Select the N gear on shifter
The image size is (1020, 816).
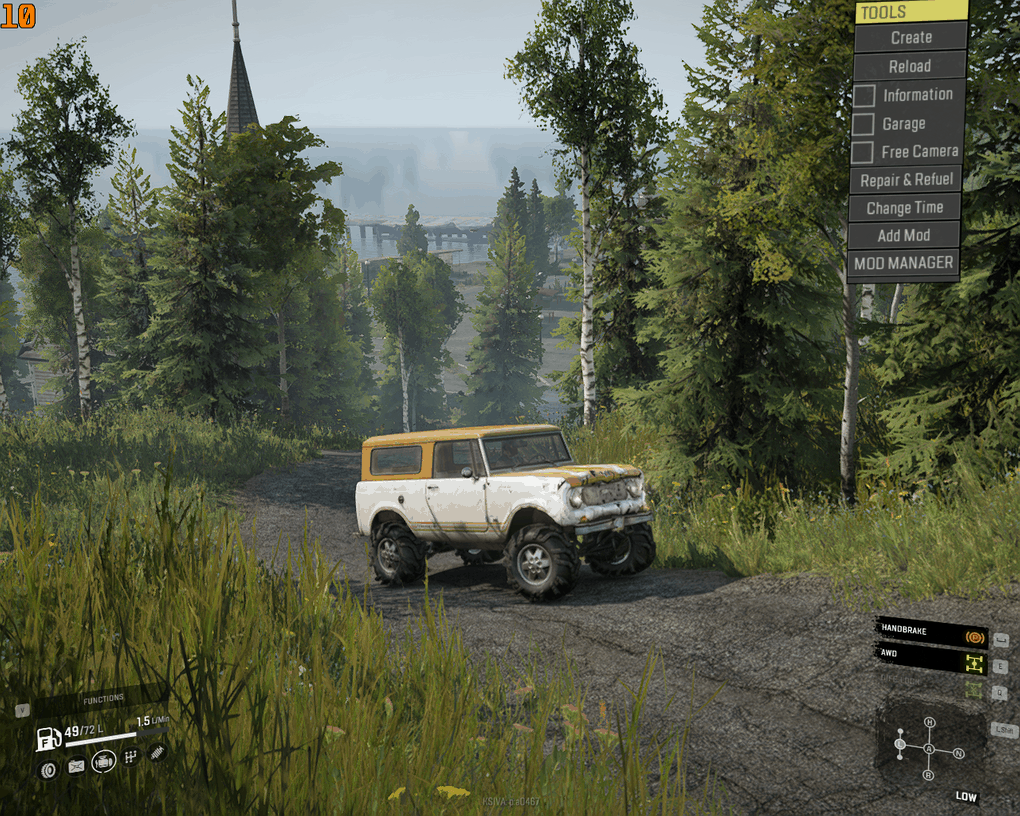pyautogui.click(x=958, y=753)
